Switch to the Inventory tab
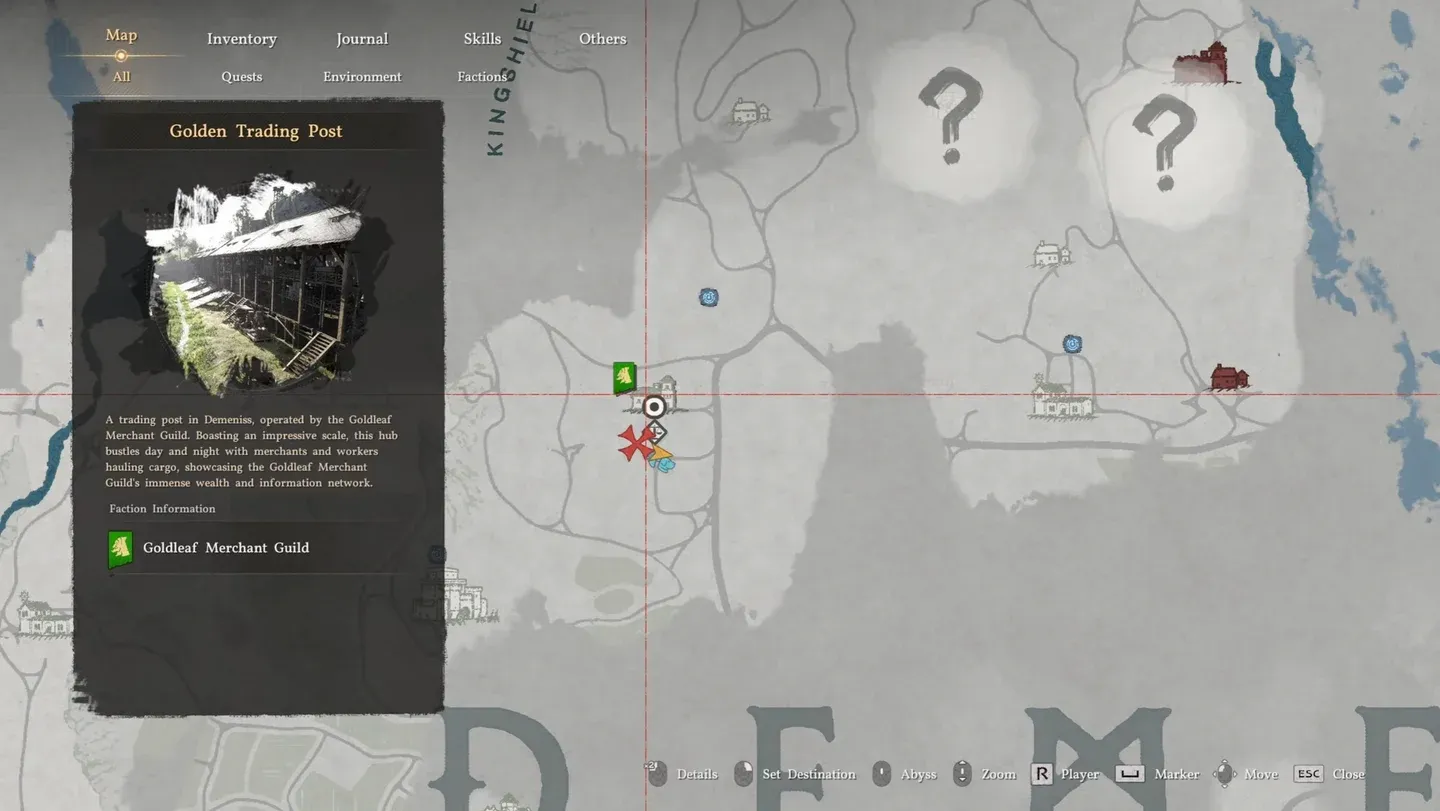Image resolution: width=1440 pixels, height=811 pixels. point(241,39)
